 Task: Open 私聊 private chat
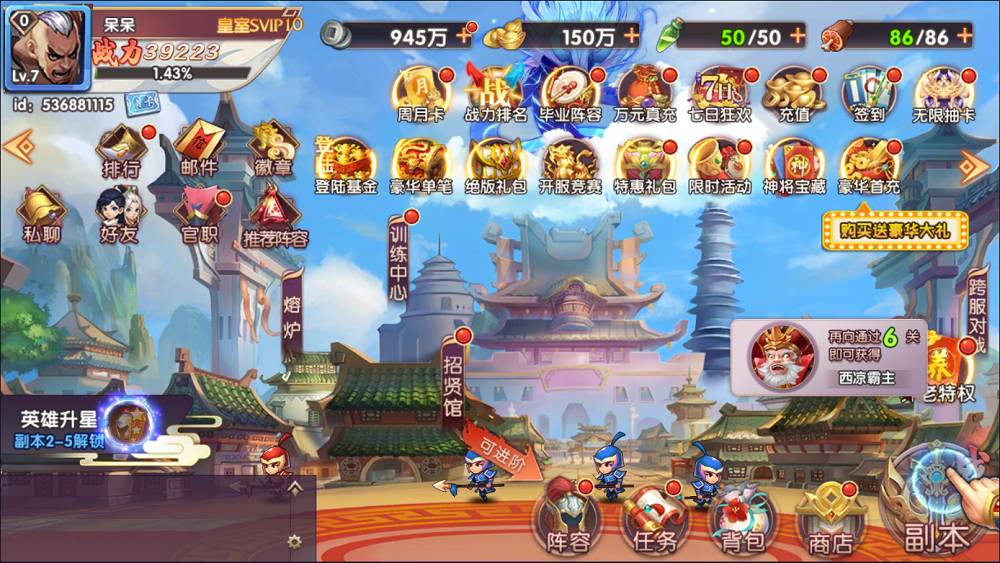[x=41, y=217]
